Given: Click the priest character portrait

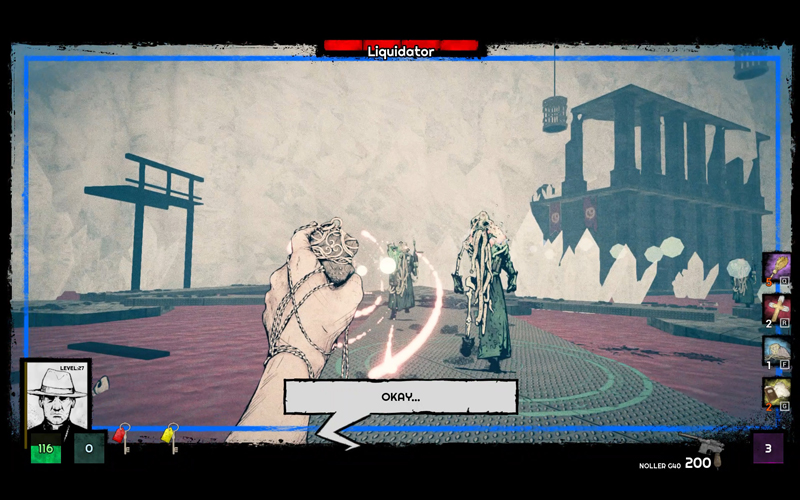Looking at the screenshot, I should 56,400.
